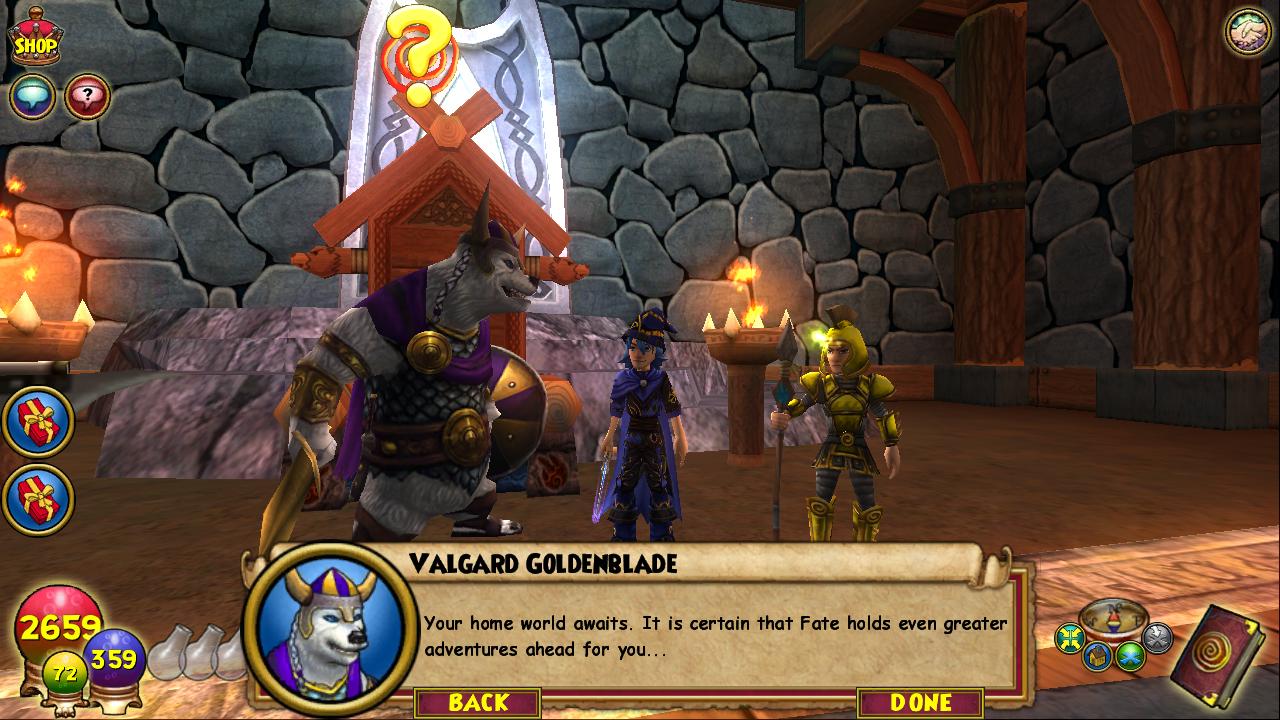This screenshot has height=720, width=1280.
Task: Click the teal icon with yellow arrows
Action: click(x=1072, y=637)
